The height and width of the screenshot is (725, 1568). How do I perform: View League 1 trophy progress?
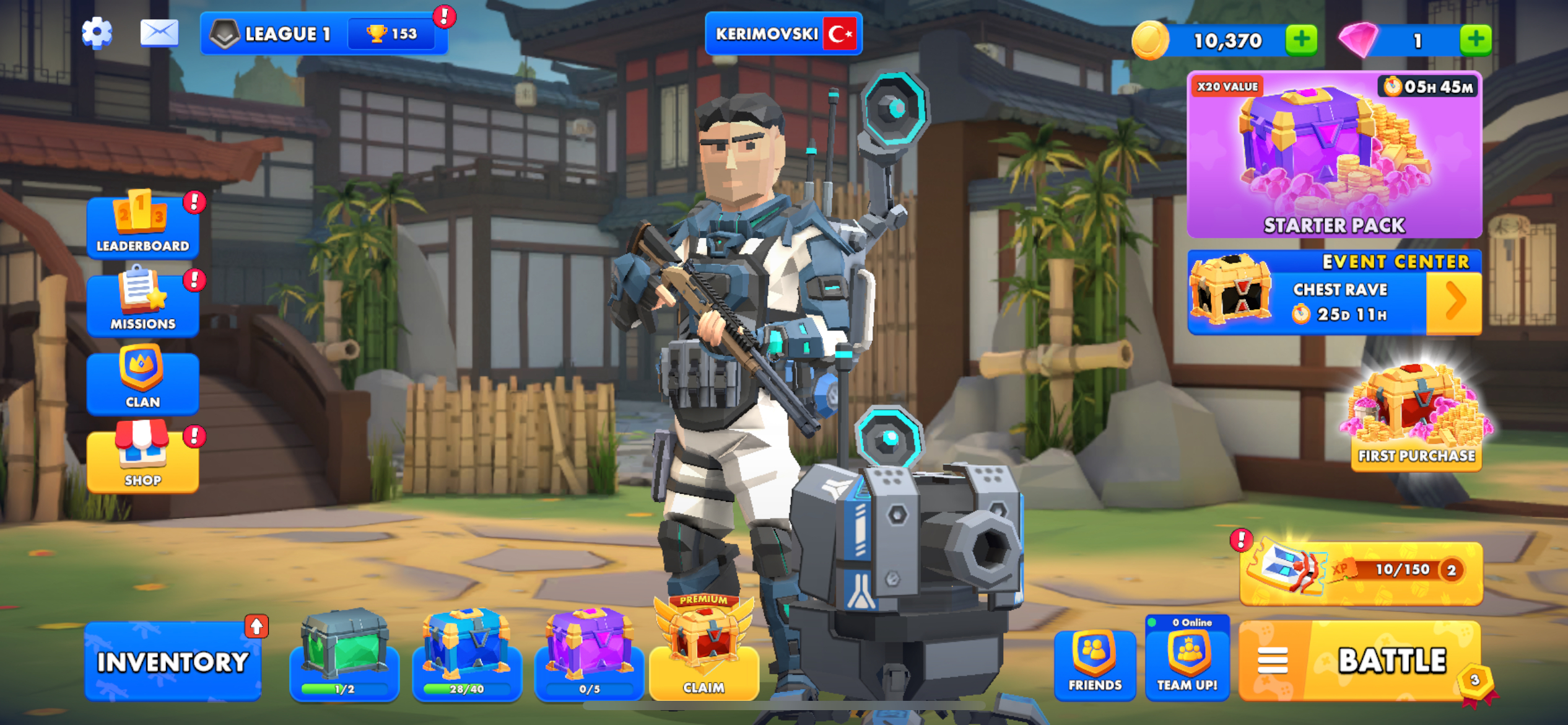(324, 33)
